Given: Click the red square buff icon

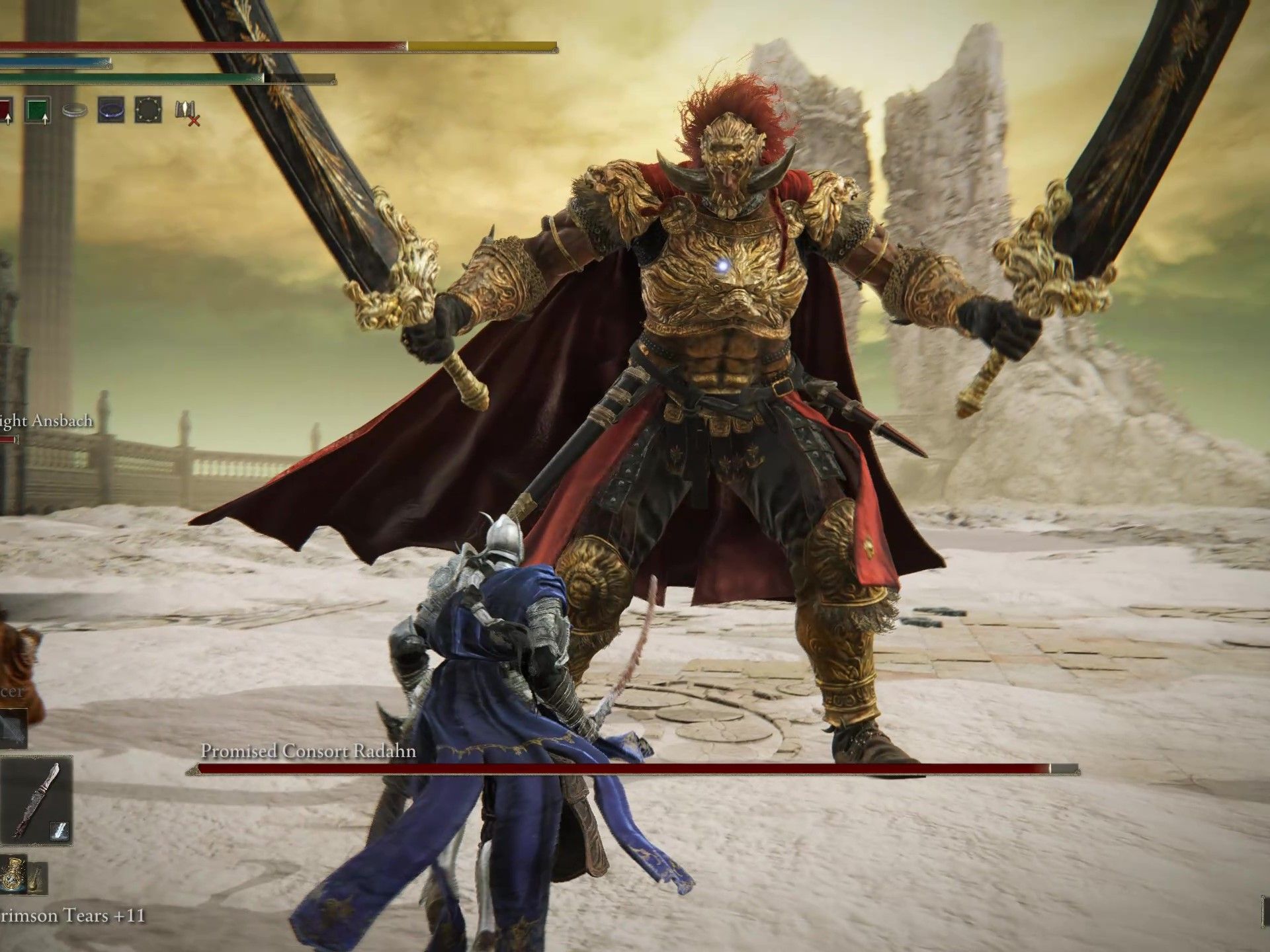Looking at the screenshot, I should coord(5,110).
